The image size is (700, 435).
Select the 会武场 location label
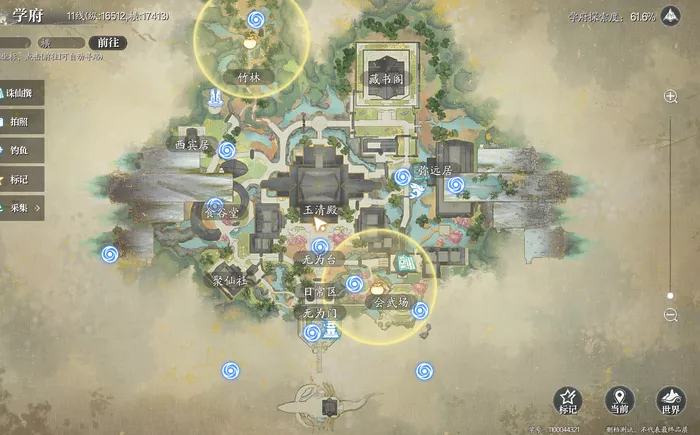tap(390, 301)
